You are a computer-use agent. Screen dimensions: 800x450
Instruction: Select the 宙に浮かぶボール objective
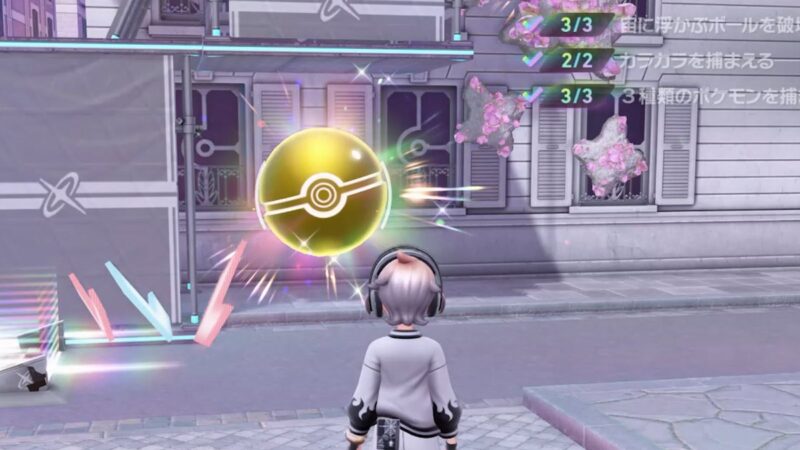point(702,25)
